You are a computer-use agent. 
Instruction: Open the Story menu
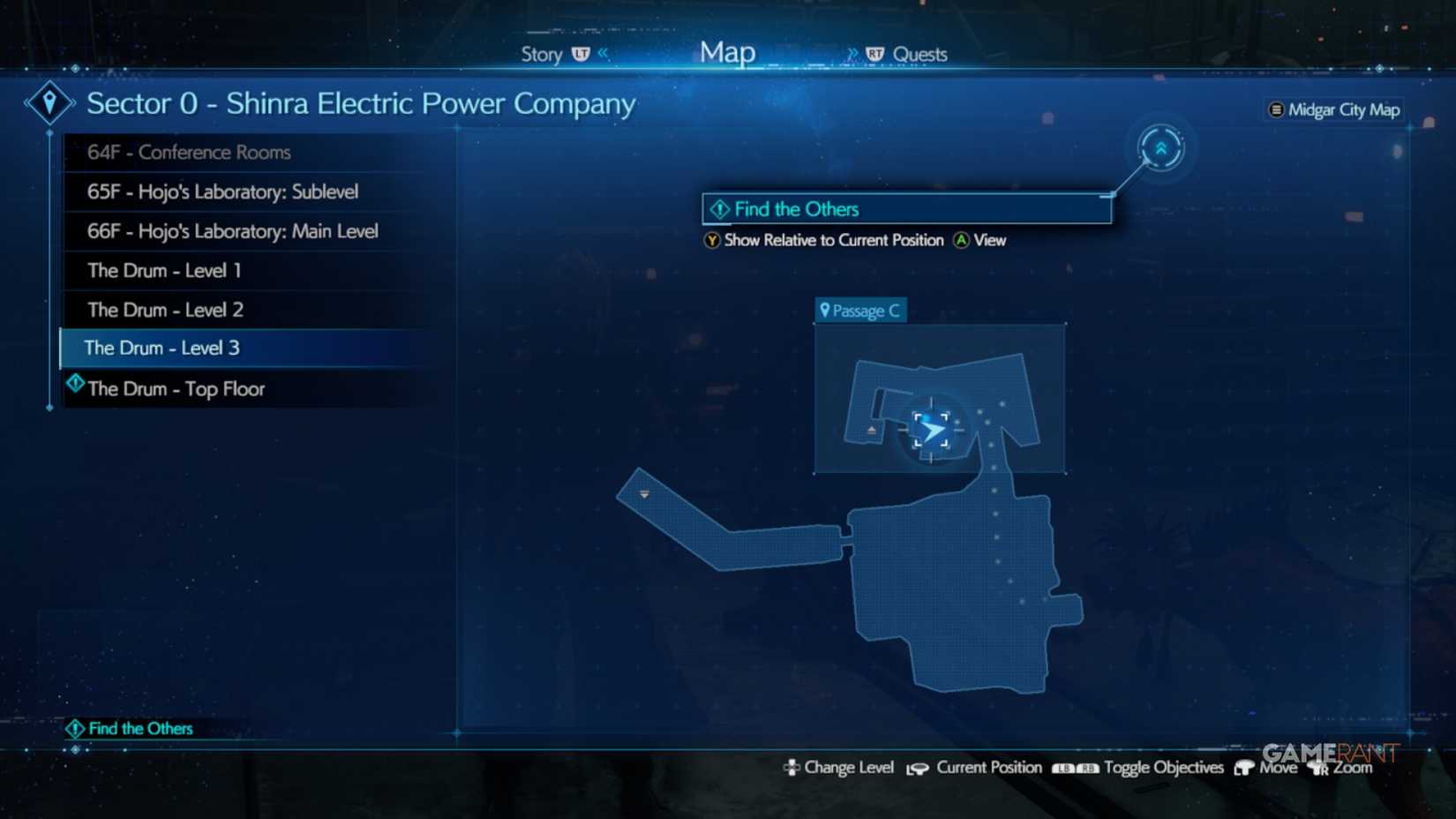click(540, 54)
